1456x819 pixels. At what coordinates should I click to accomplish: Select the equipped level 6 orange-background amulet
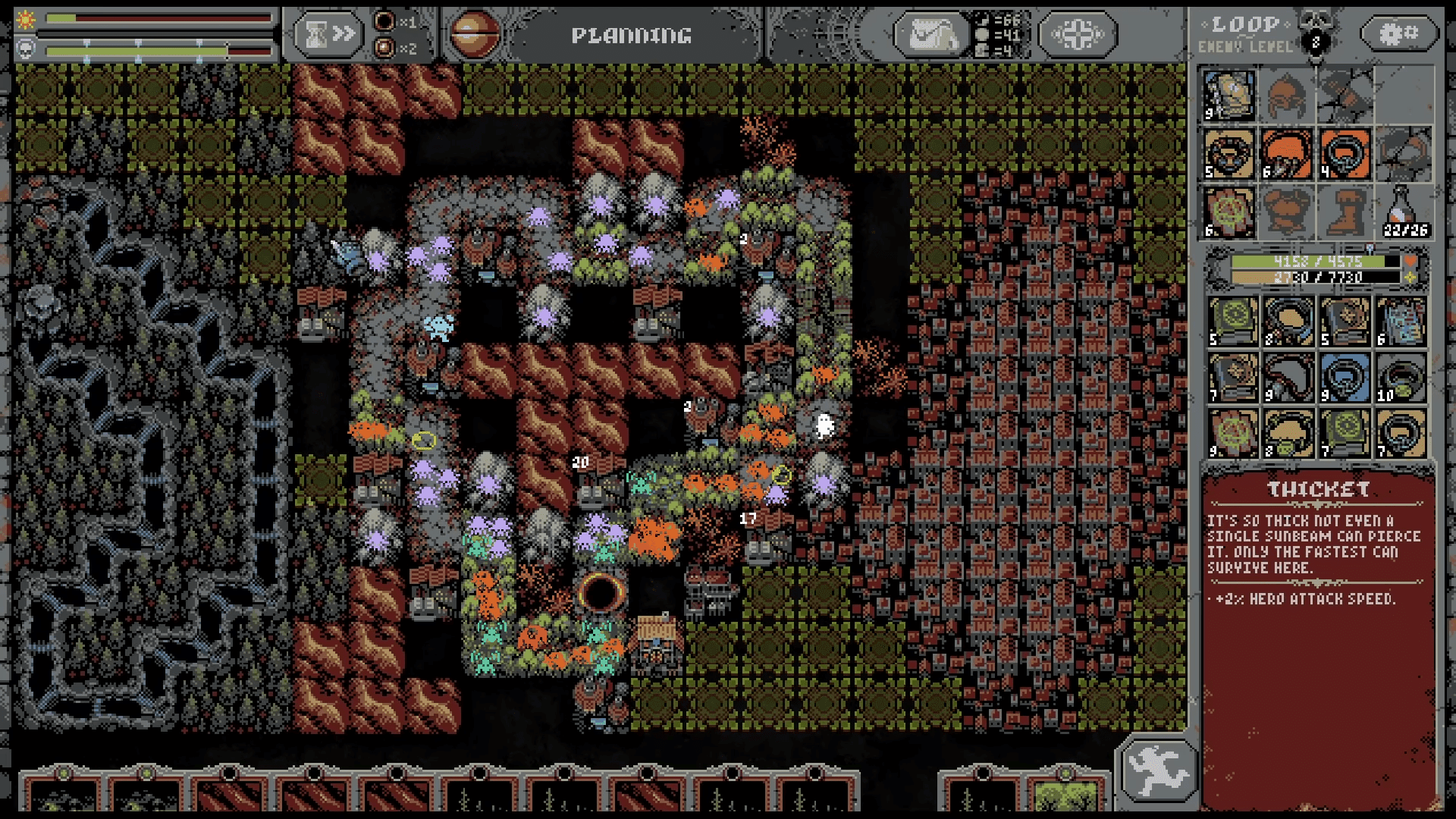point(1287,152)
